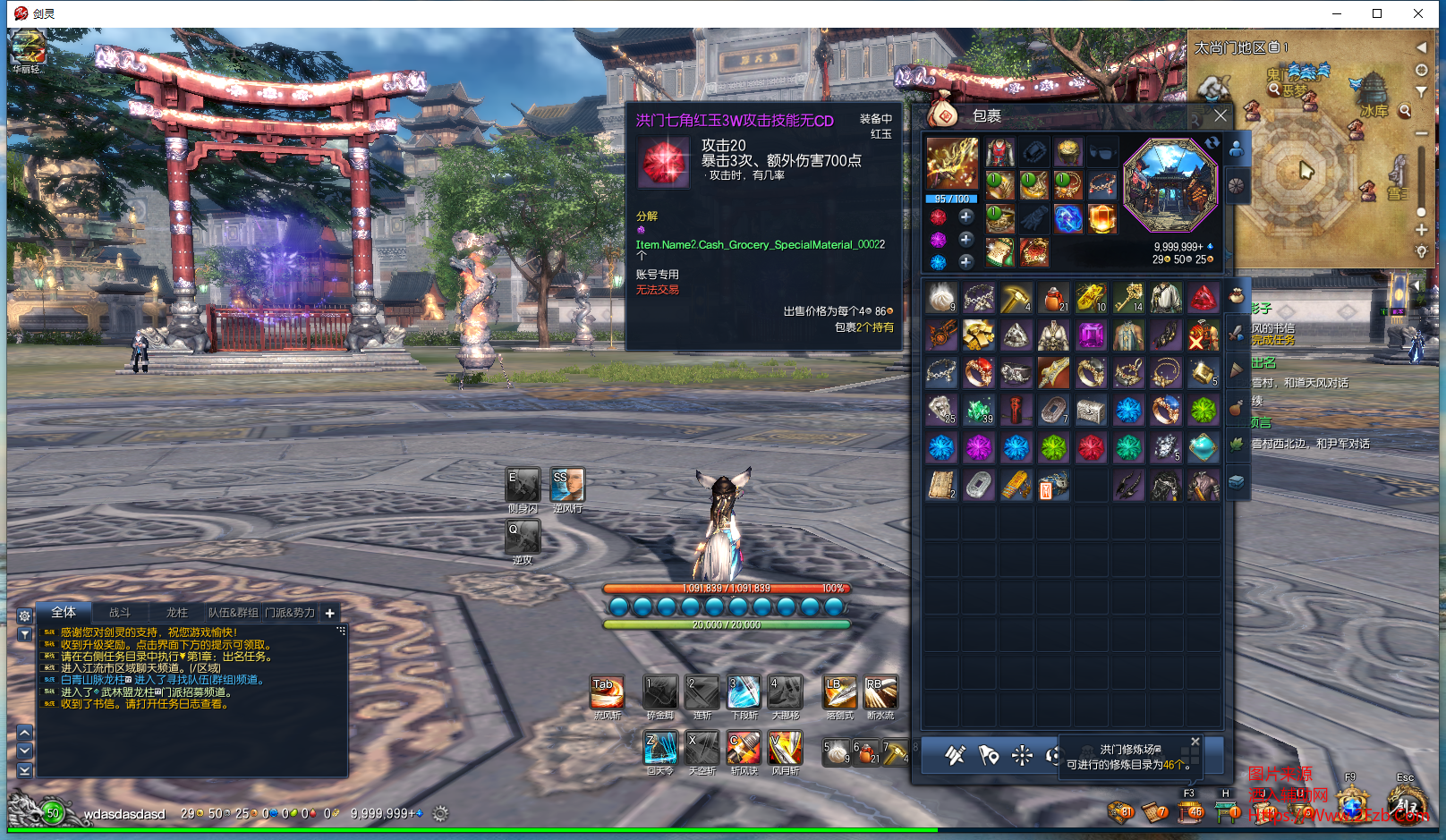Open the 龙柱 chat tab
1446x840 pixels.
[177, 613]
